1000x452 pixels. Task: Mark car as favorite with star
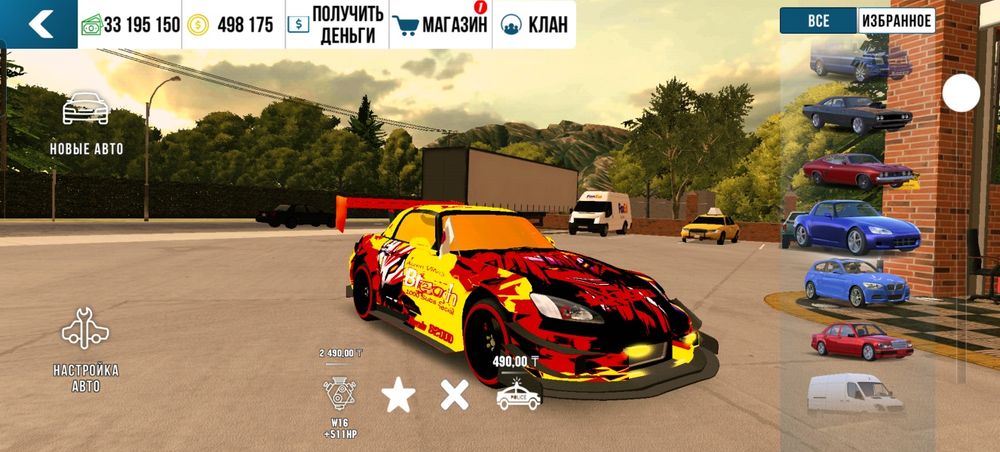(x=398, y=396)
